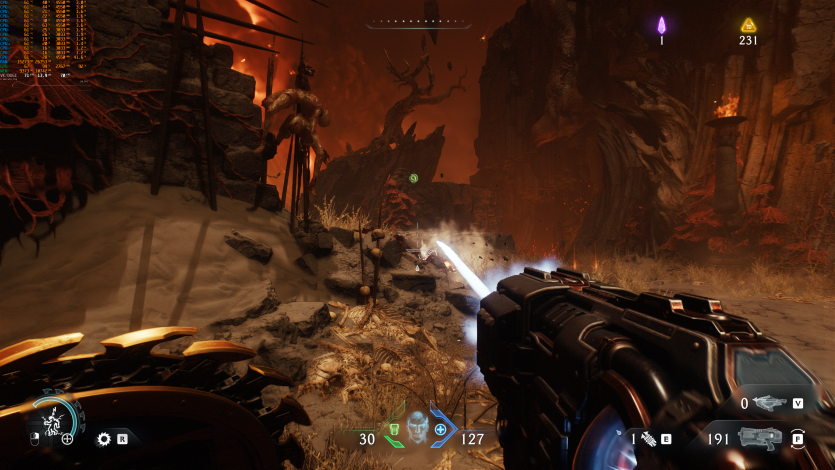Image resolution: width=835 pixels, height=470 pixels.
Task: Select the equipped plasma weapon icon
Action: click(x=760, y=437)
